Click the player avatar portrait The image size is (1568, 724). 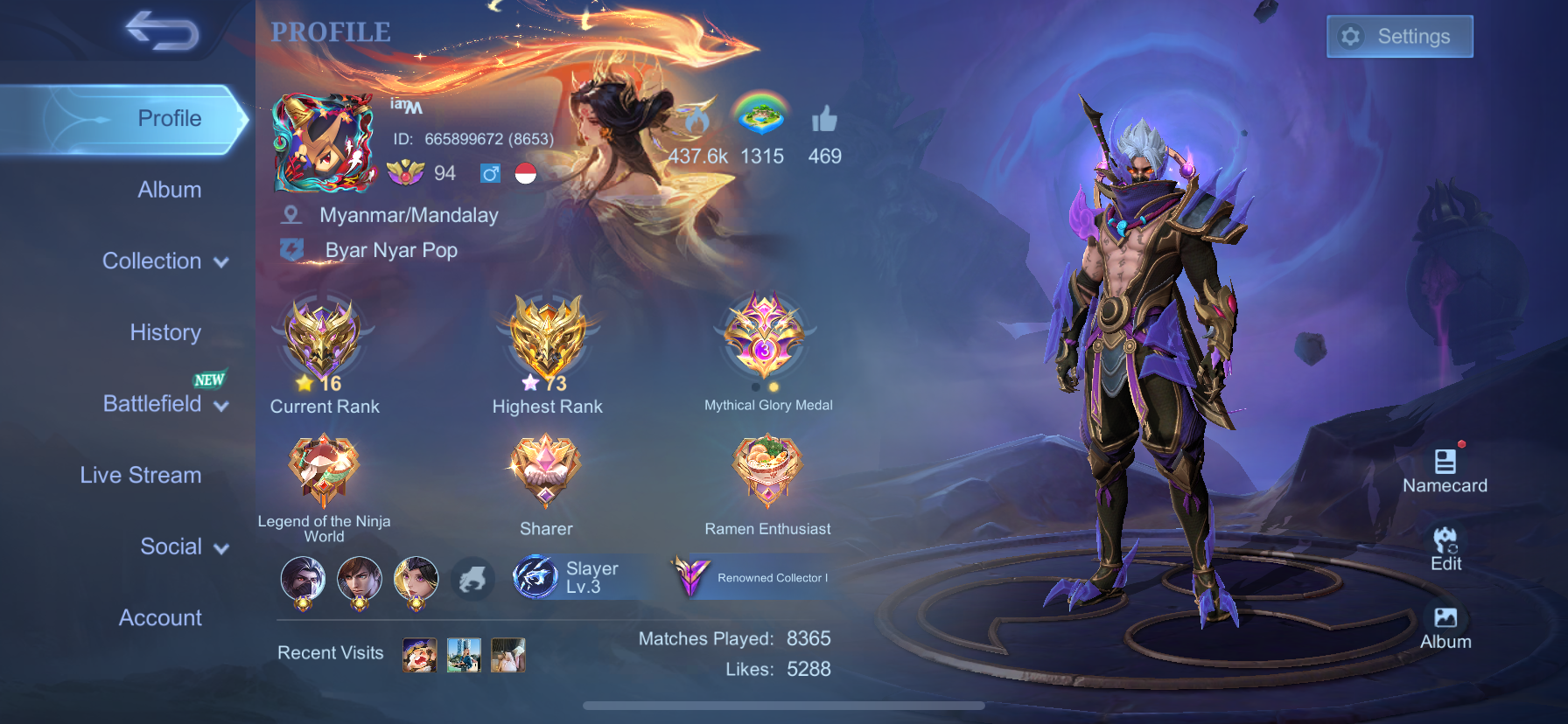click(x=324, y=143)
